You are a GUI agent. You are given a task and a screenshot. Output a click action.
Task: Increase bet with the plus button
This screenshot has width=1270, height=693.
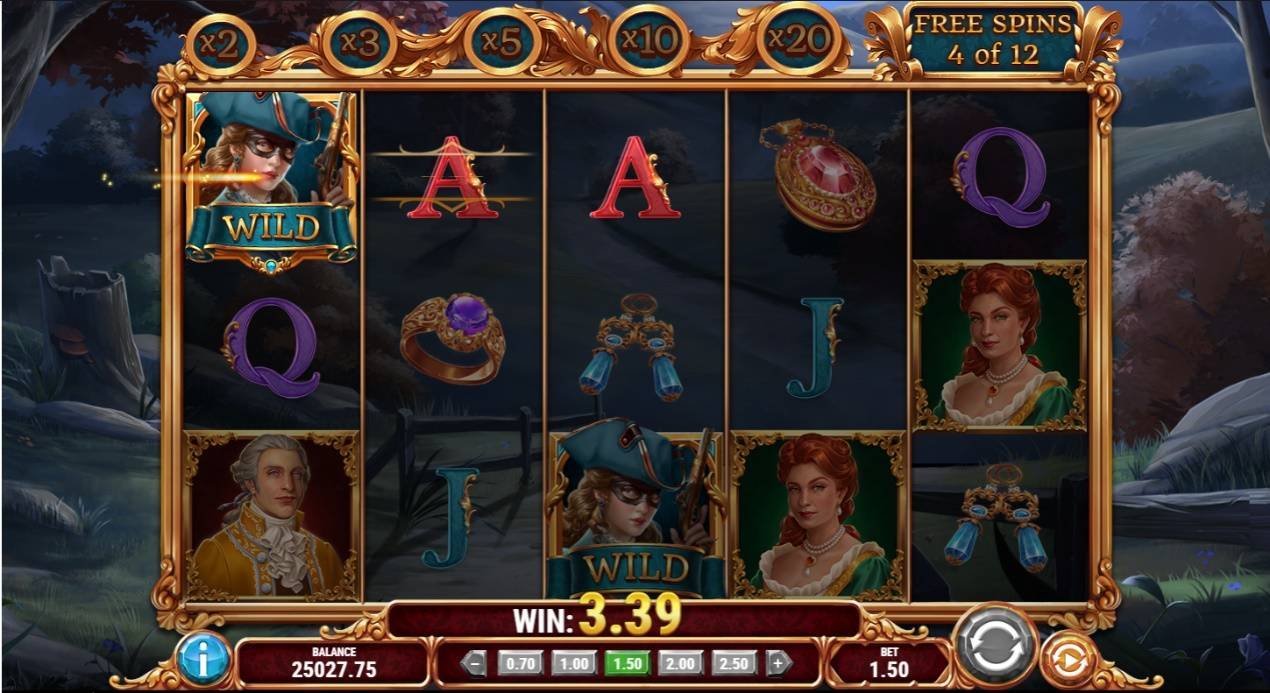[x=779, y=662]
